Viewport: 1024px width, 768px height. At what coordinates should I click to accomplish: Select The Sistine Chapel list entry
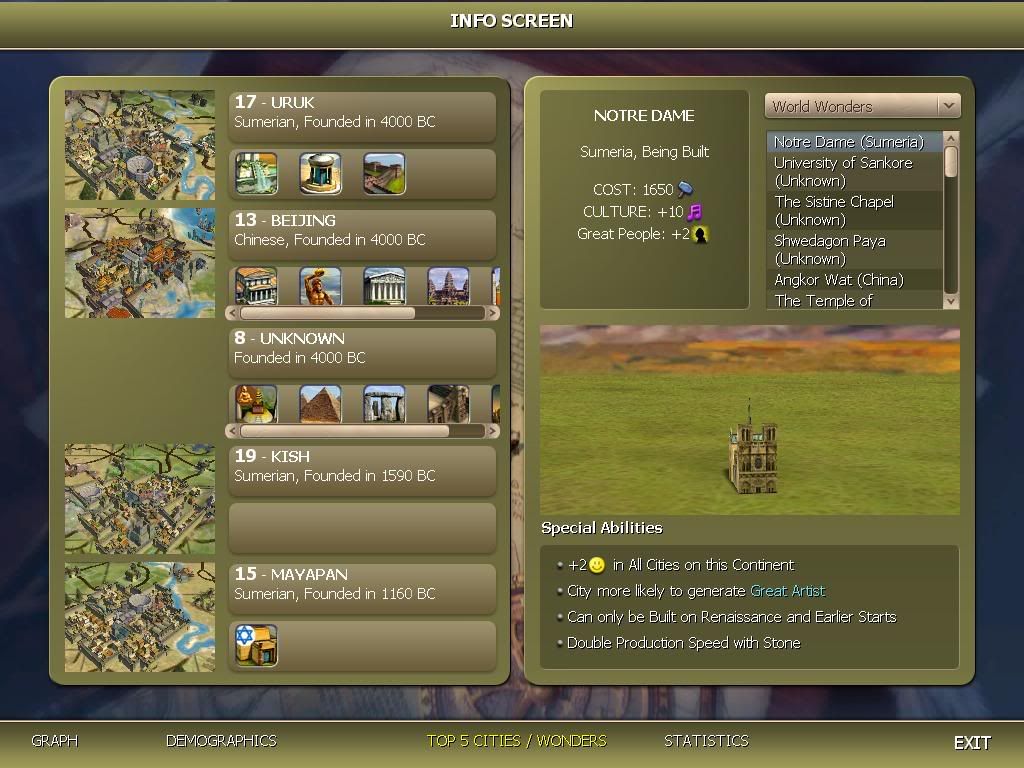(834, 210)
